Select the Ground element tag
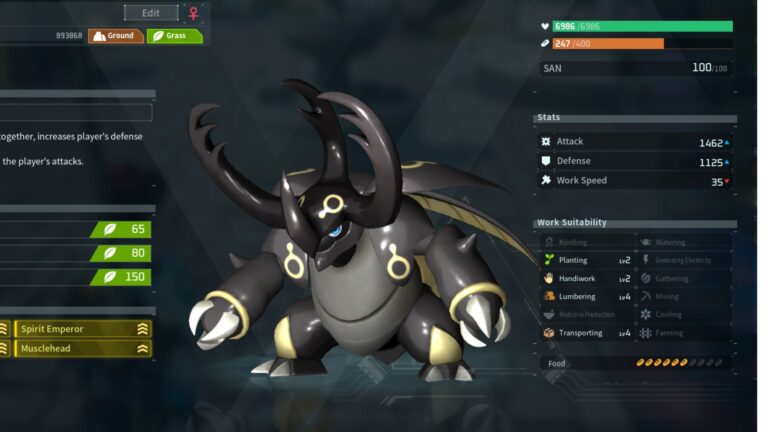The image size is (768, 432). coord(115,36)
